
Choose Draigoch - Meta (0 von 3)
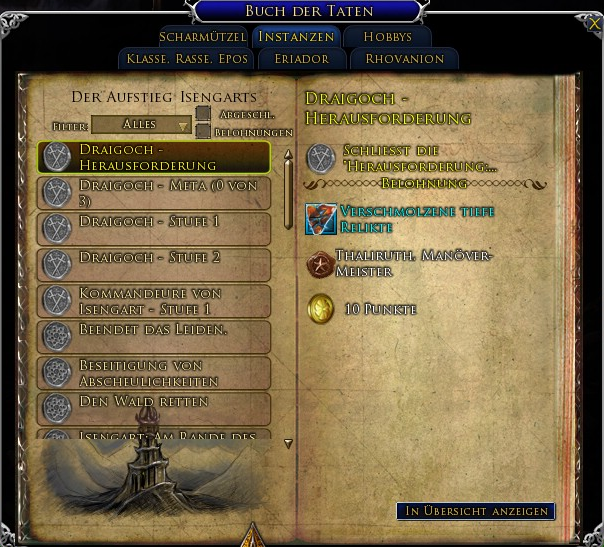[x=154, y=193]
